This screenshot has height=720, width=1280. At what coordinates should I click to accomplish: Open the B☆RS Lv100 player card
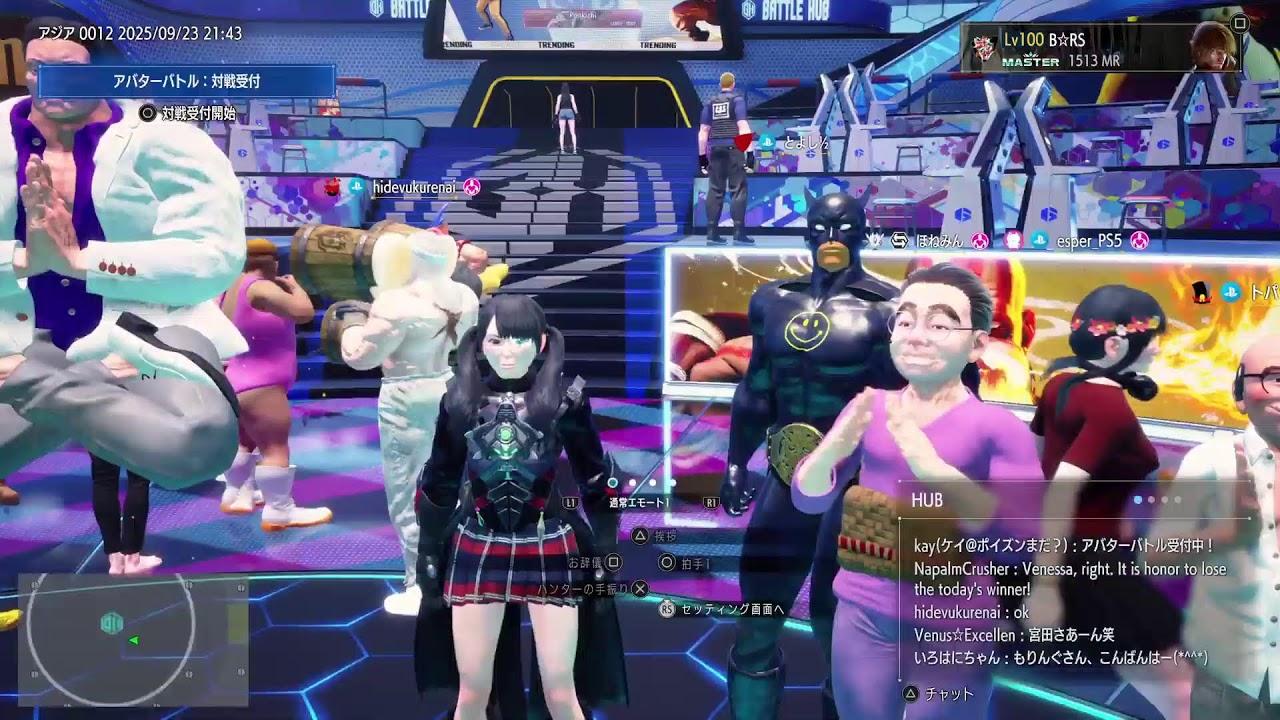1101,48
